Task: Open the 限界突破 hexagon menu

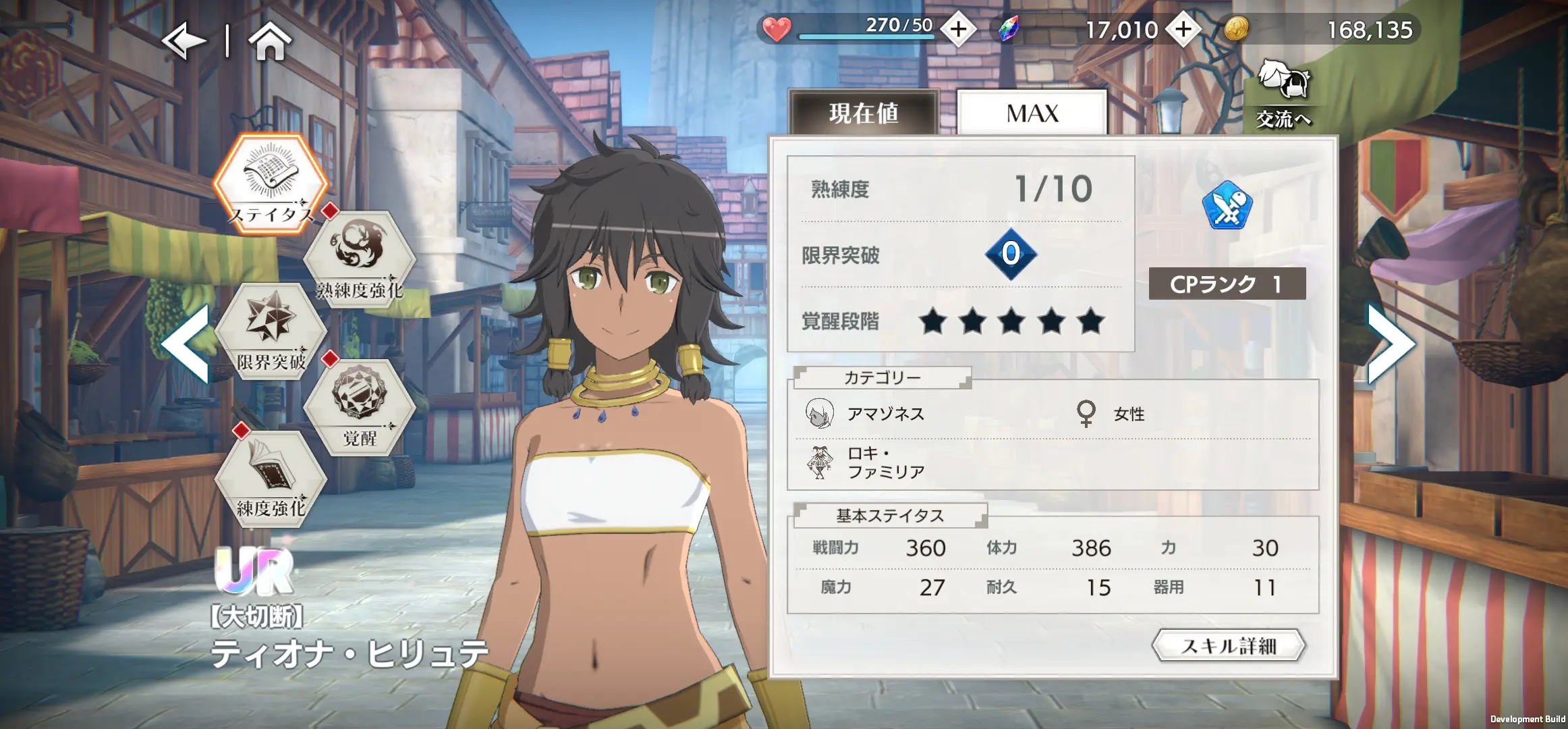Action: point(271,331)
